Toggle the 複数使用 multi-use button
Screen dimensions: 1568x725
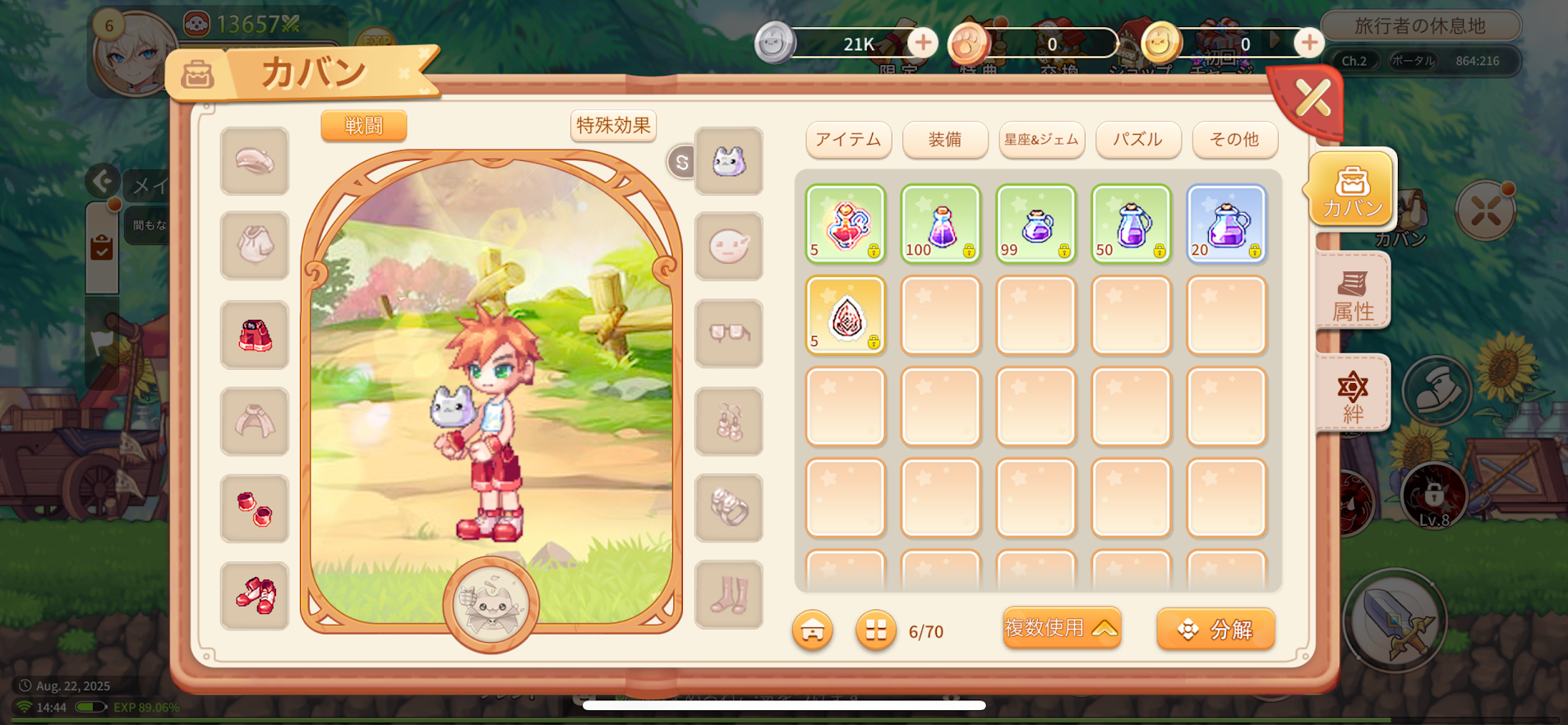(x=1061, y=629)
